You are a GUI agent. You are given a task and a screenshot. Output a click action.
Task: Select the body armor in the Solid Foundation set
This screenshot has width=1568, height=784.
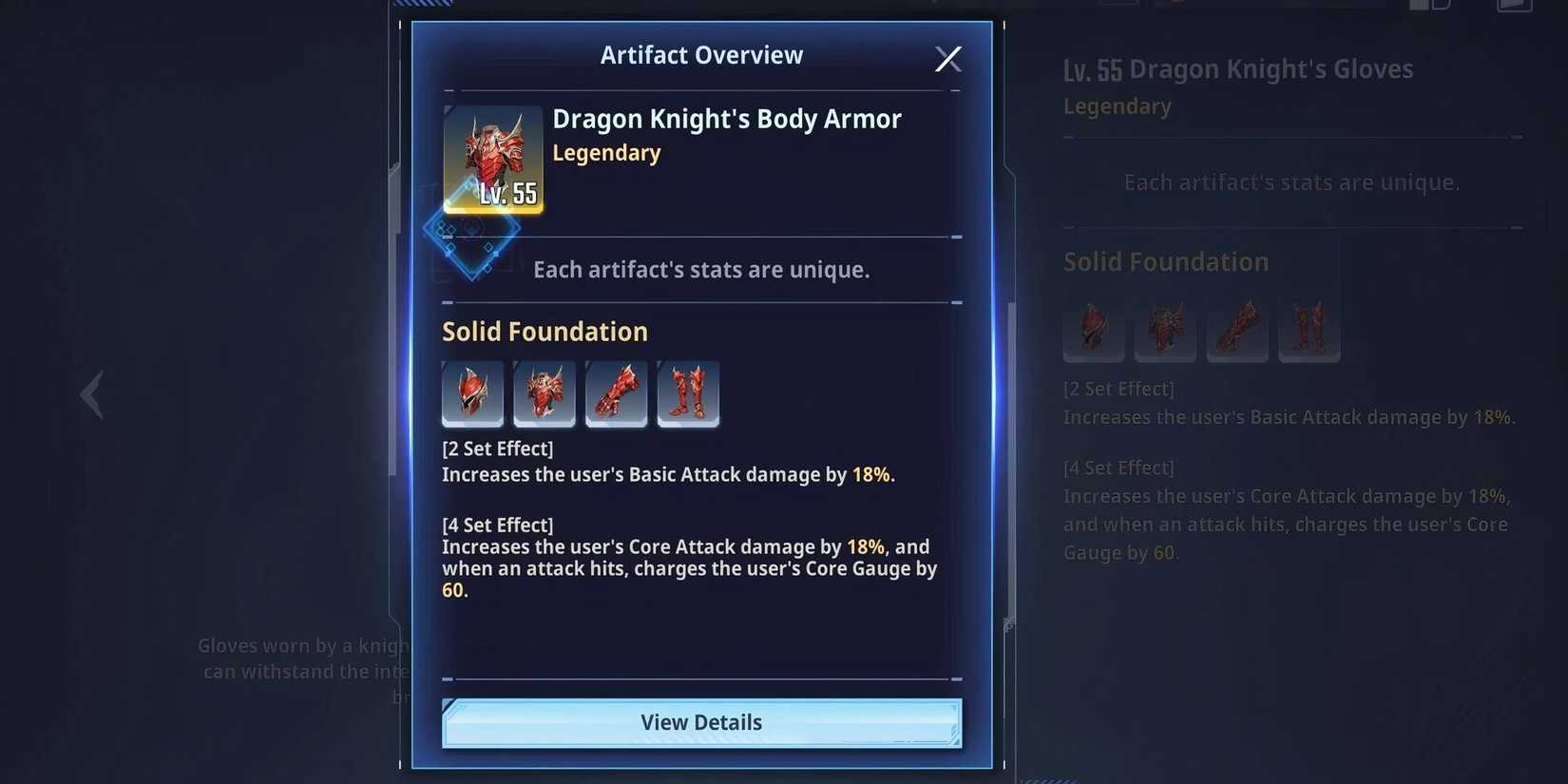click(x=545, y=393)
